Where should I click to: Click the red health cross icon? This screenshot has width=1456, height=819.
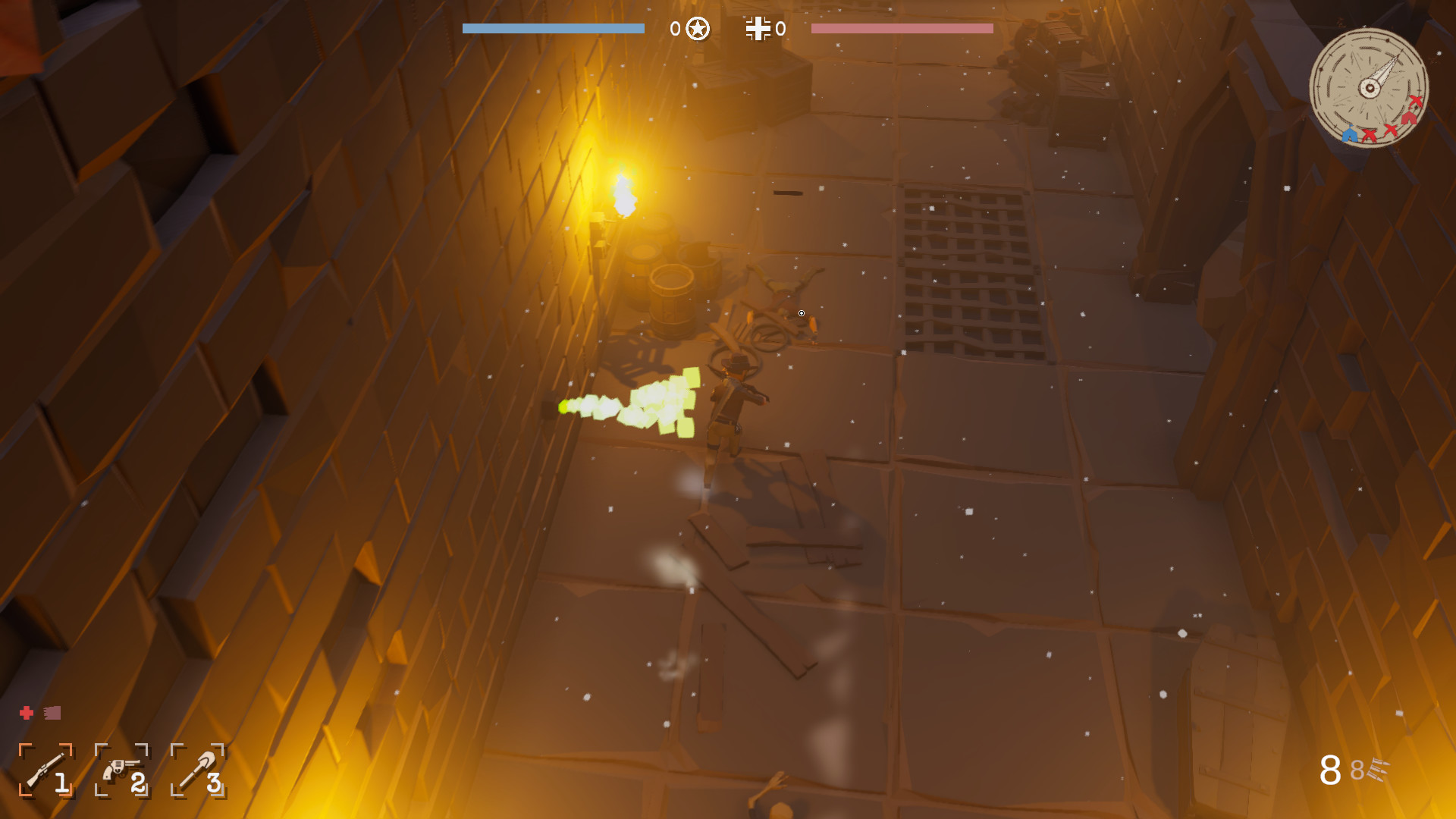click(x=25, y=711)
